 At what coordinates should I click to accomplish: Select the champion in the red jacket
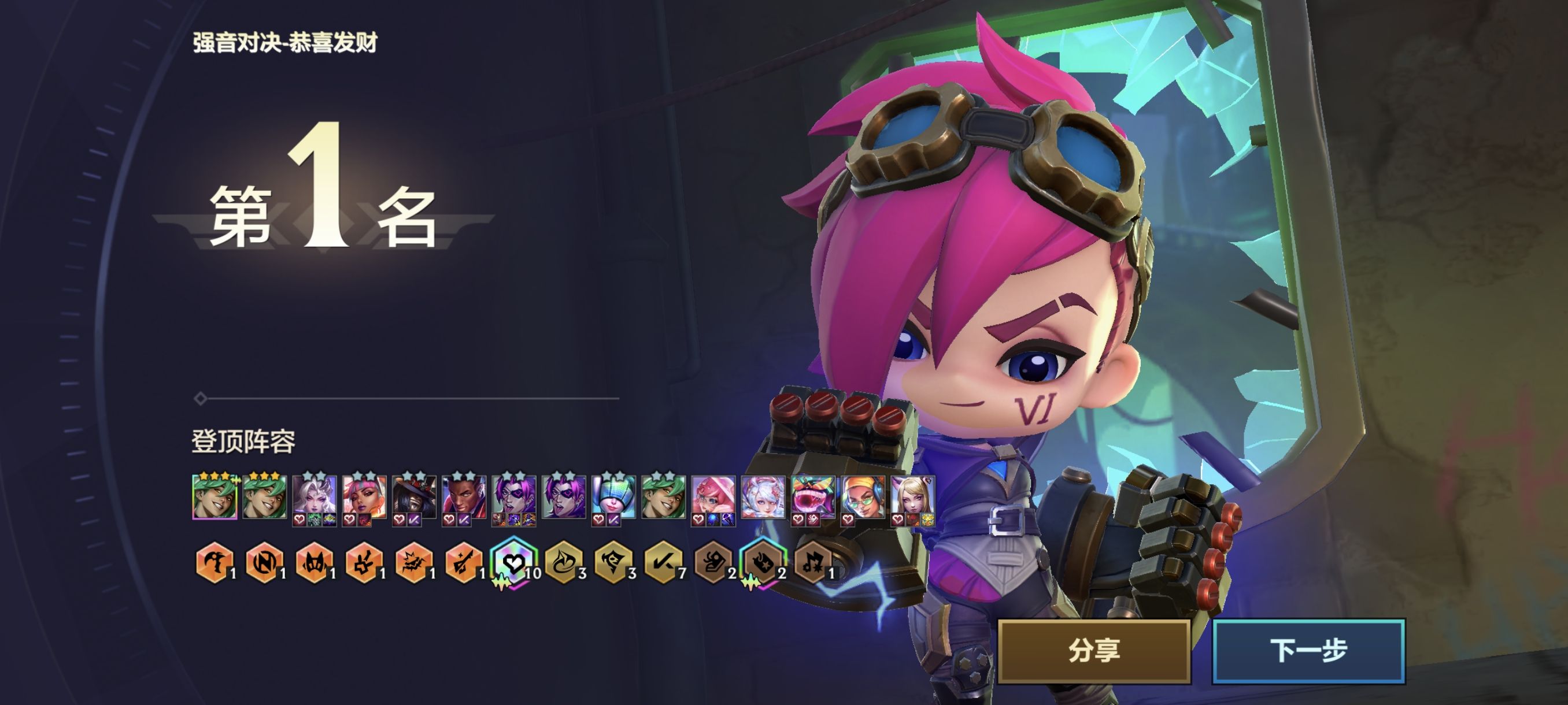pyautogui.click(x=464, y=496)
